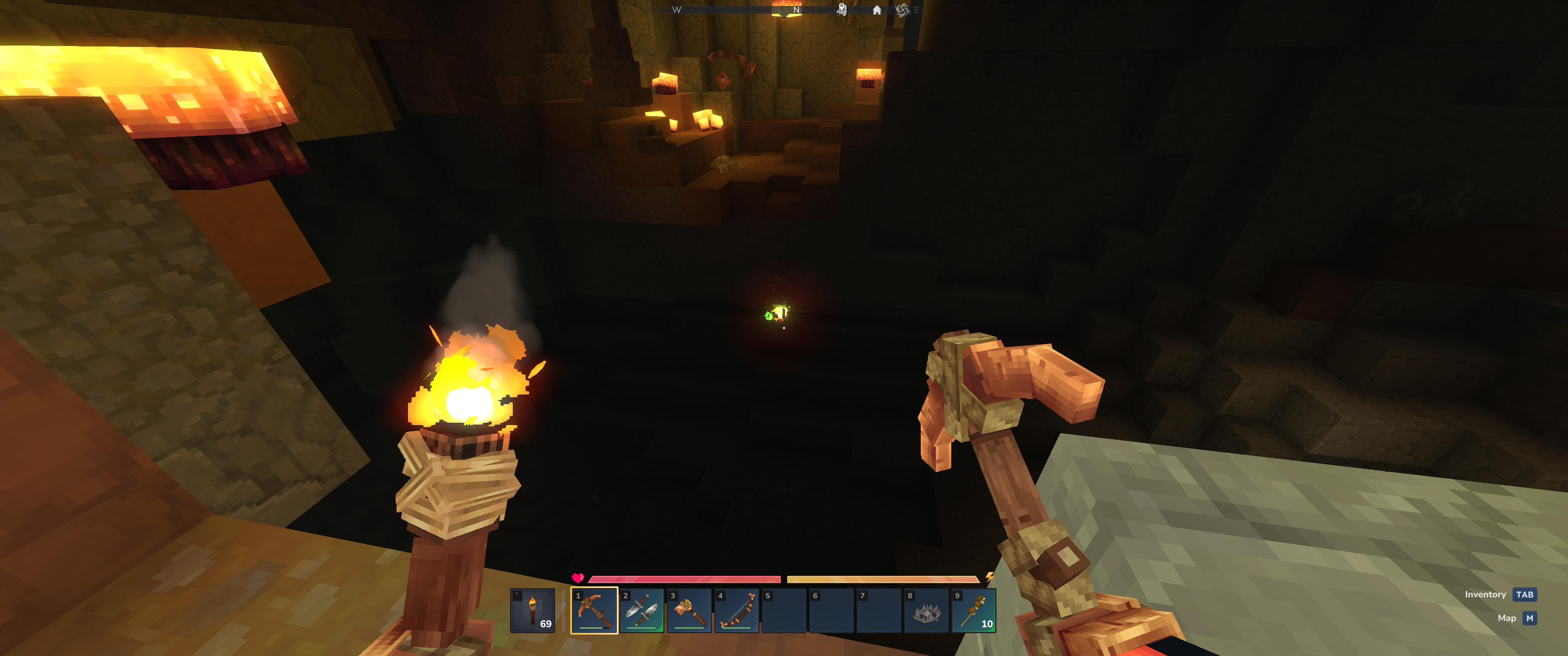Select the spiked trap in slot 8
1568x656 pixels.
[926, 610]
